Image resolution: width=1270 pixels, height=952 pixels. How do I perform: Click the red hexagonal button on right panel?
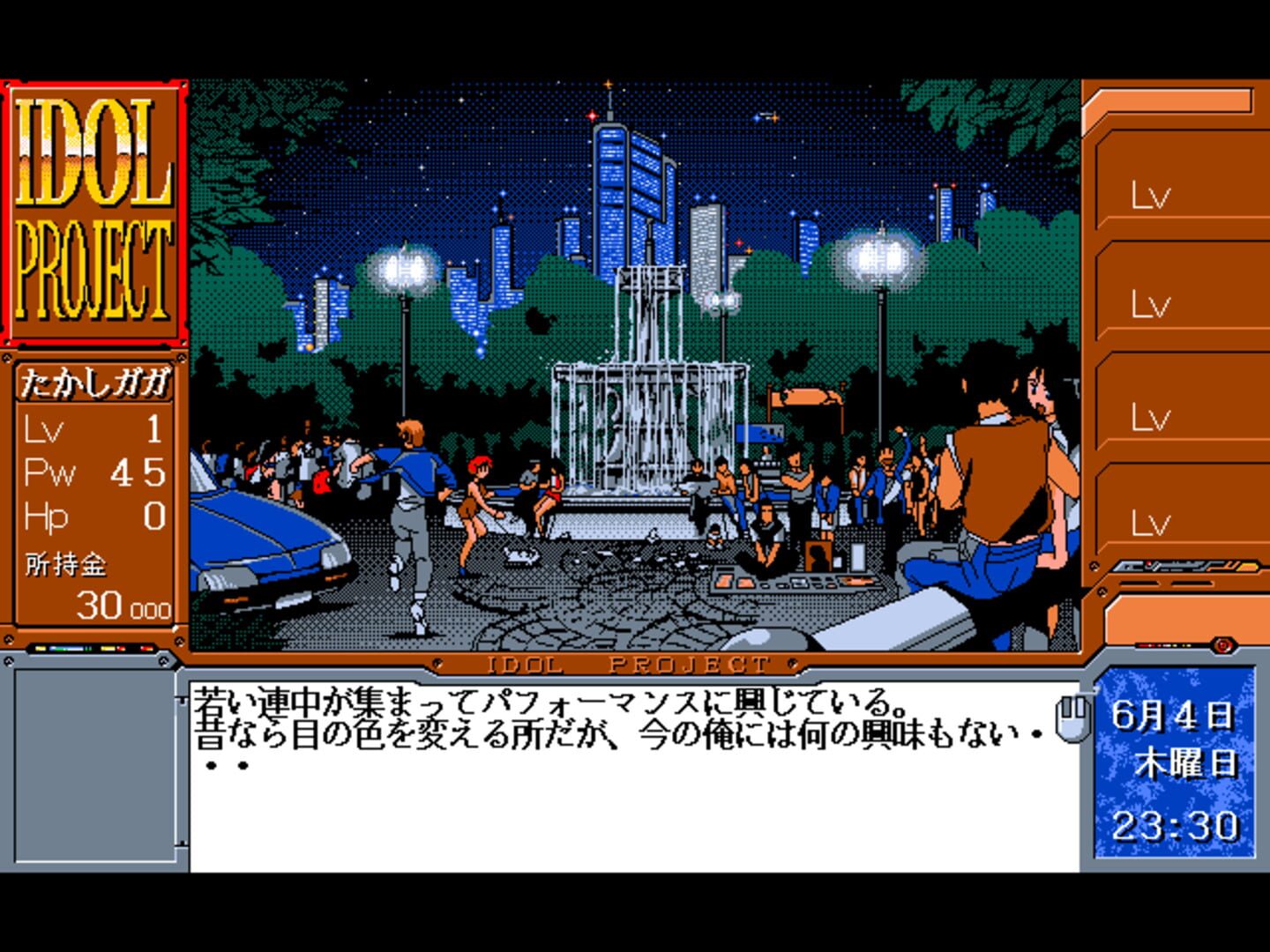[1223, 644]
